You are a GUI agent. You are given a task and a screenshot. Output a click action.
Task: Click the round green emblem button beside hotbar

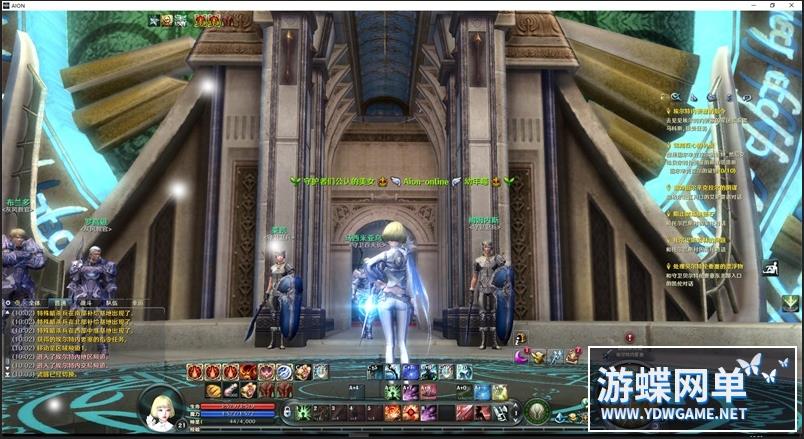pos(538,411)
